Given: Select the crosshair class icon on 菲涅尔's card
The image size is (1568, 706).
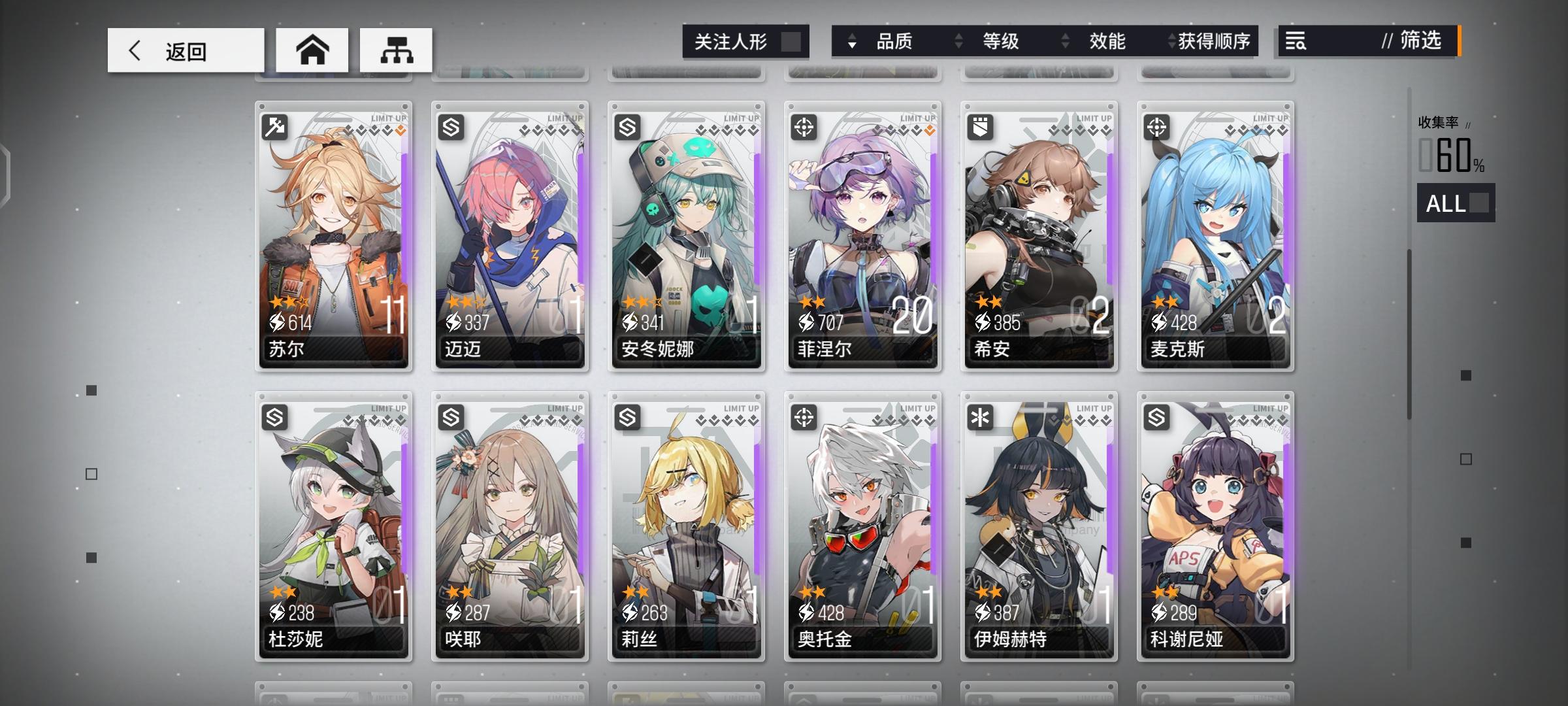Looking at the screenshot, I should [x=804, y=127].
